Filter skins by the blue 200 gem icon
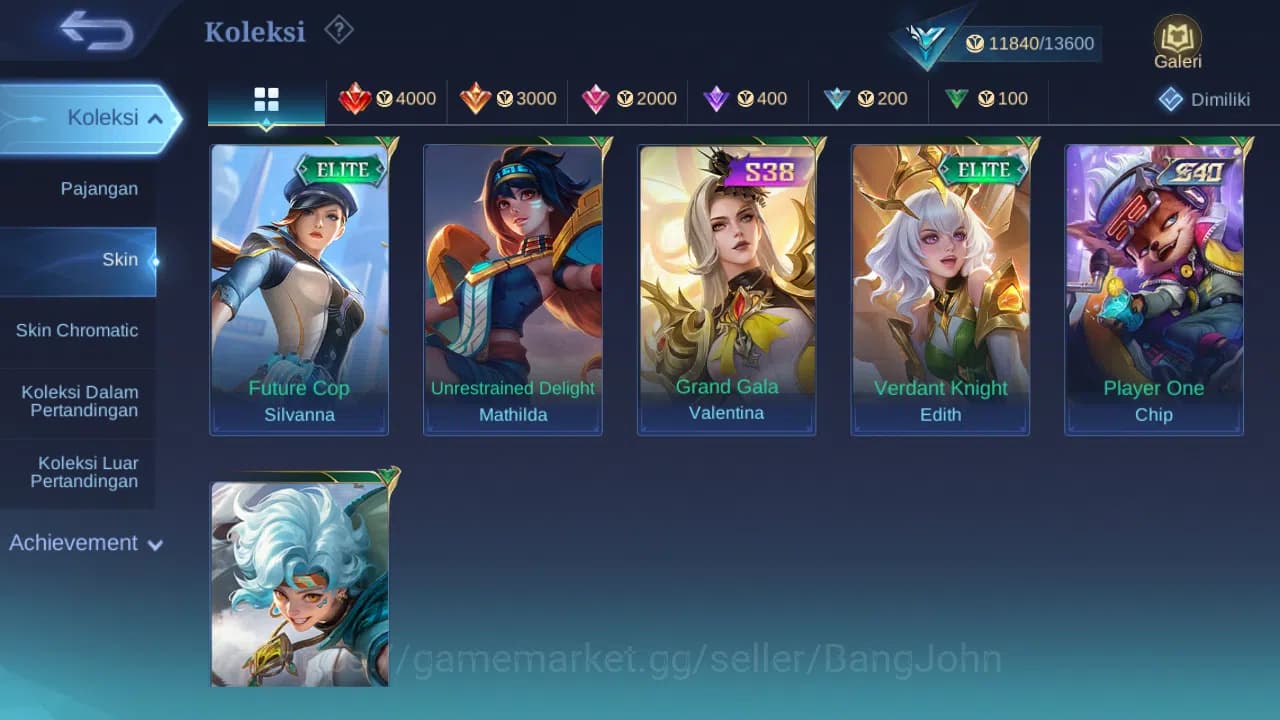Viewport: 1280px width, 720px height. pos(838,98)
